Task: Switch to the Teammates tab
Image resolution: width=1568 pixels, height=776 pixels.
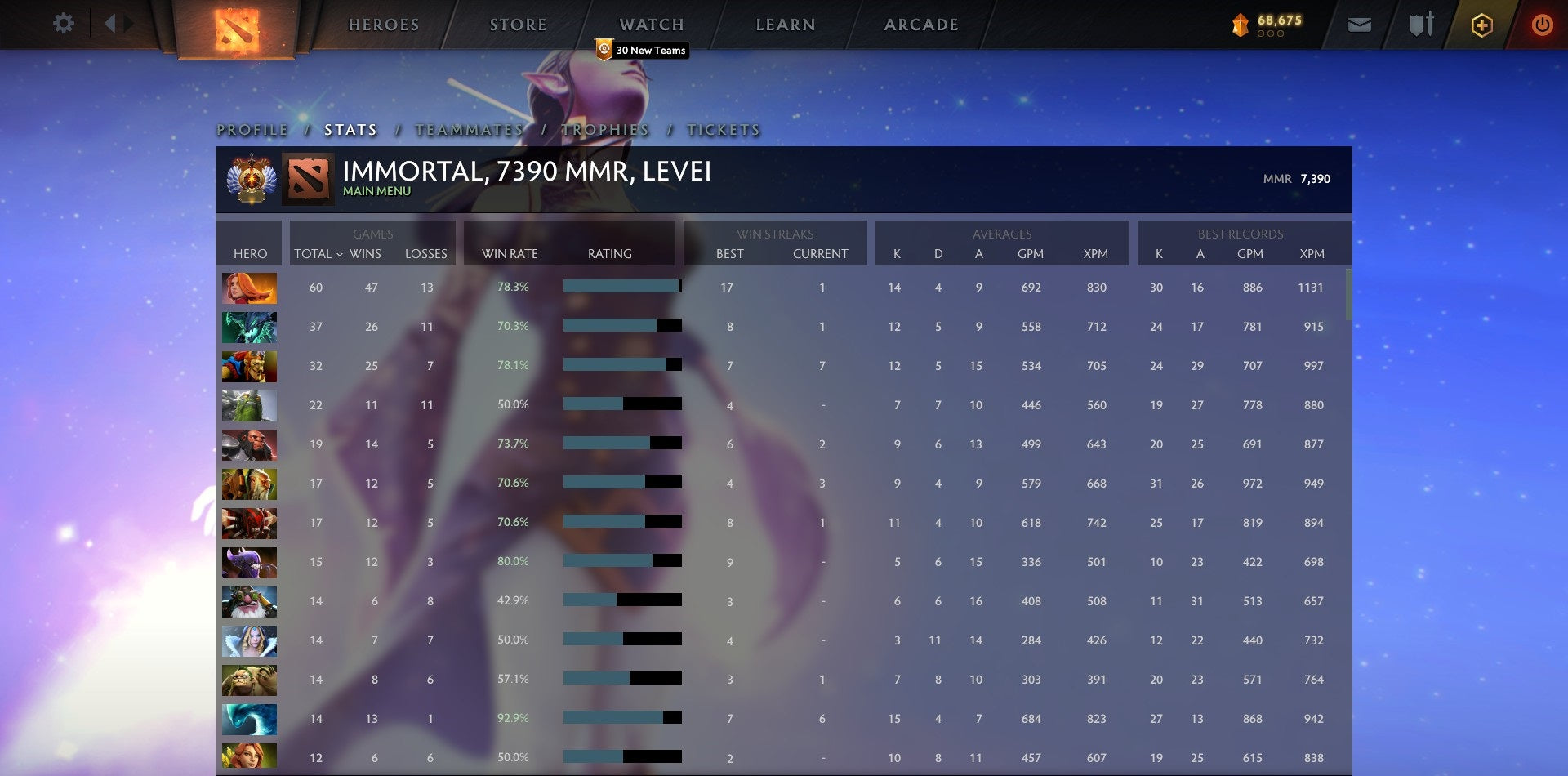Action: (x=470, y=129)
